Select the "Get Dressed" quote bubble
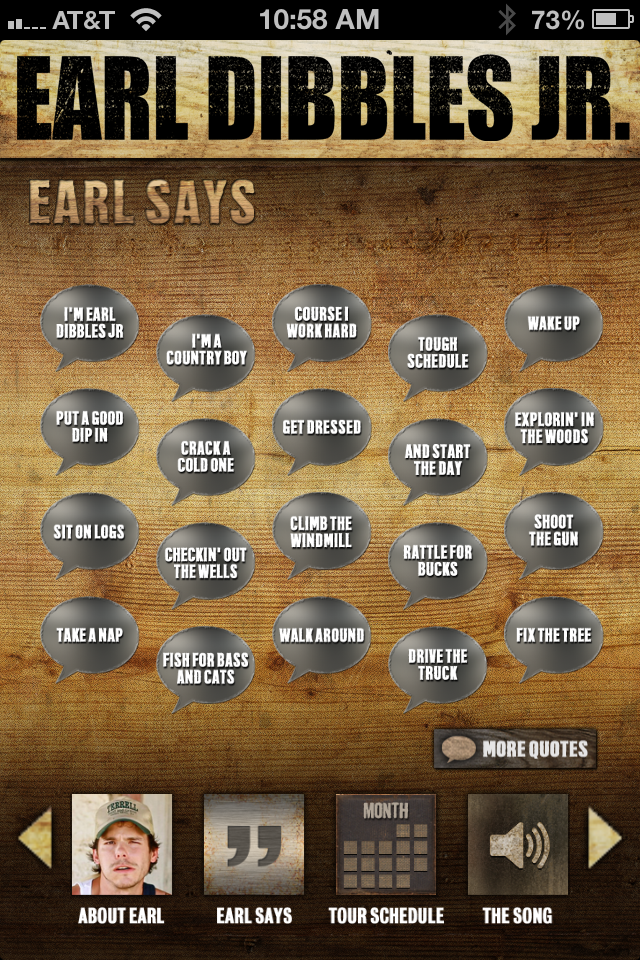 [322, 427]
